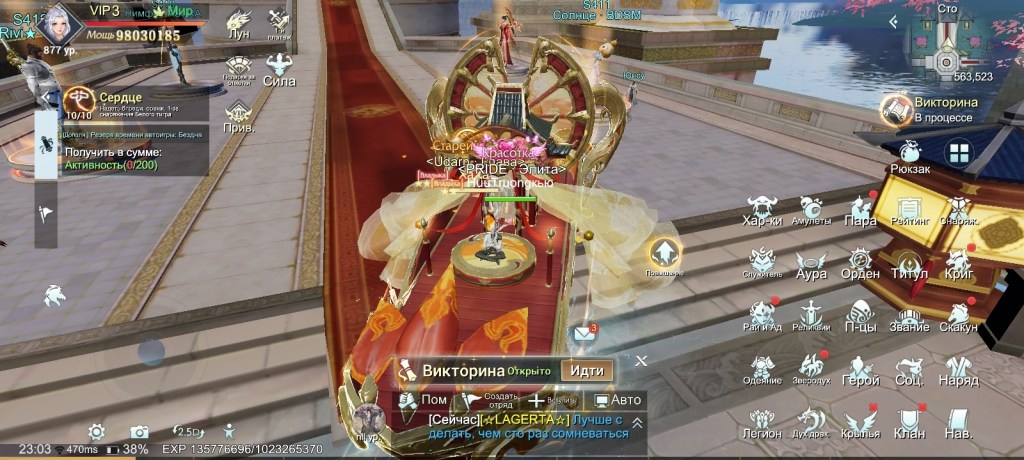Close the Викторина notification panel
The height and width of the screenshot is (460, 1024).
coord(641,360)
